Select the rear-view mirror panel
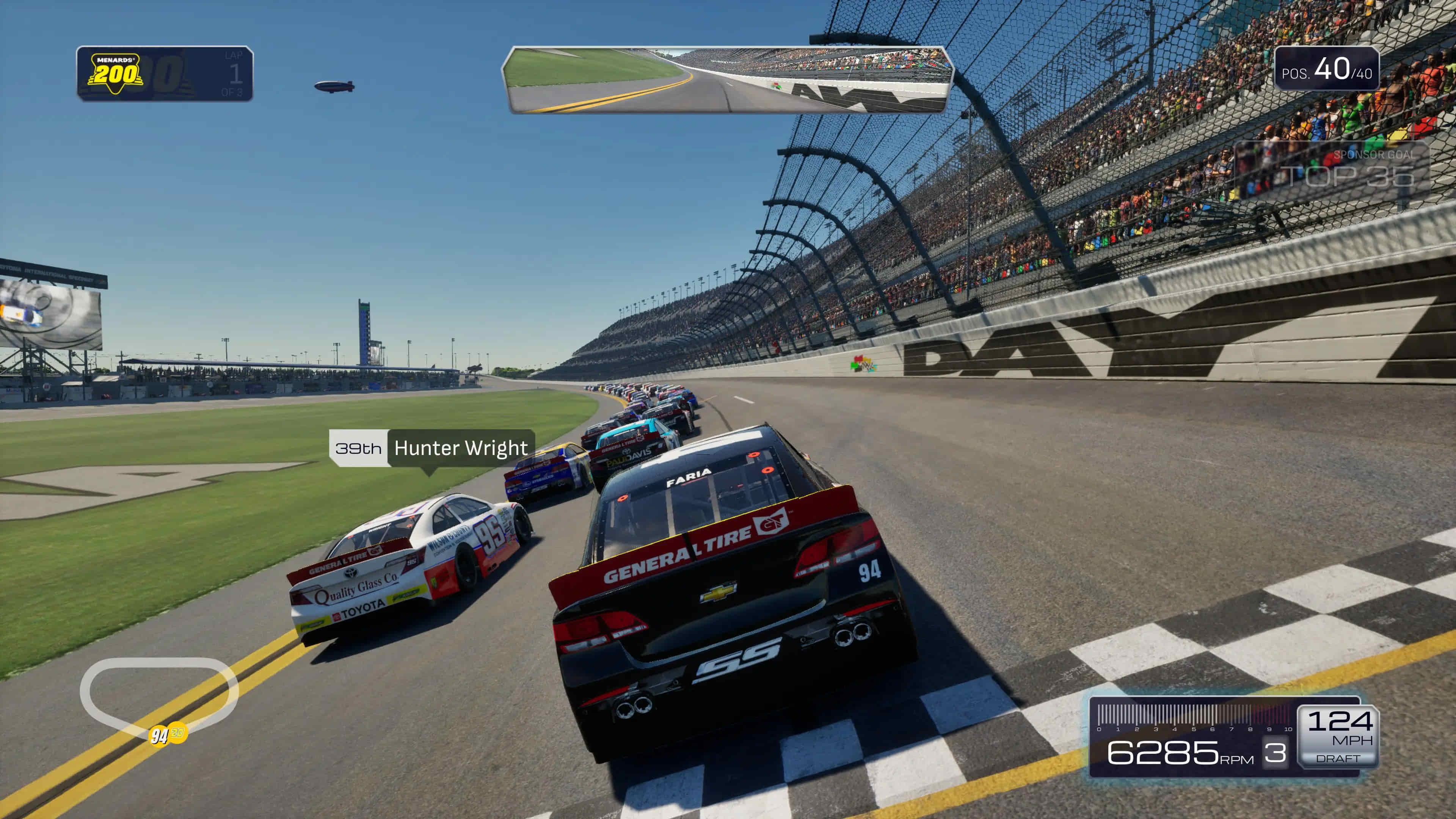 click(x=728, y=80)
